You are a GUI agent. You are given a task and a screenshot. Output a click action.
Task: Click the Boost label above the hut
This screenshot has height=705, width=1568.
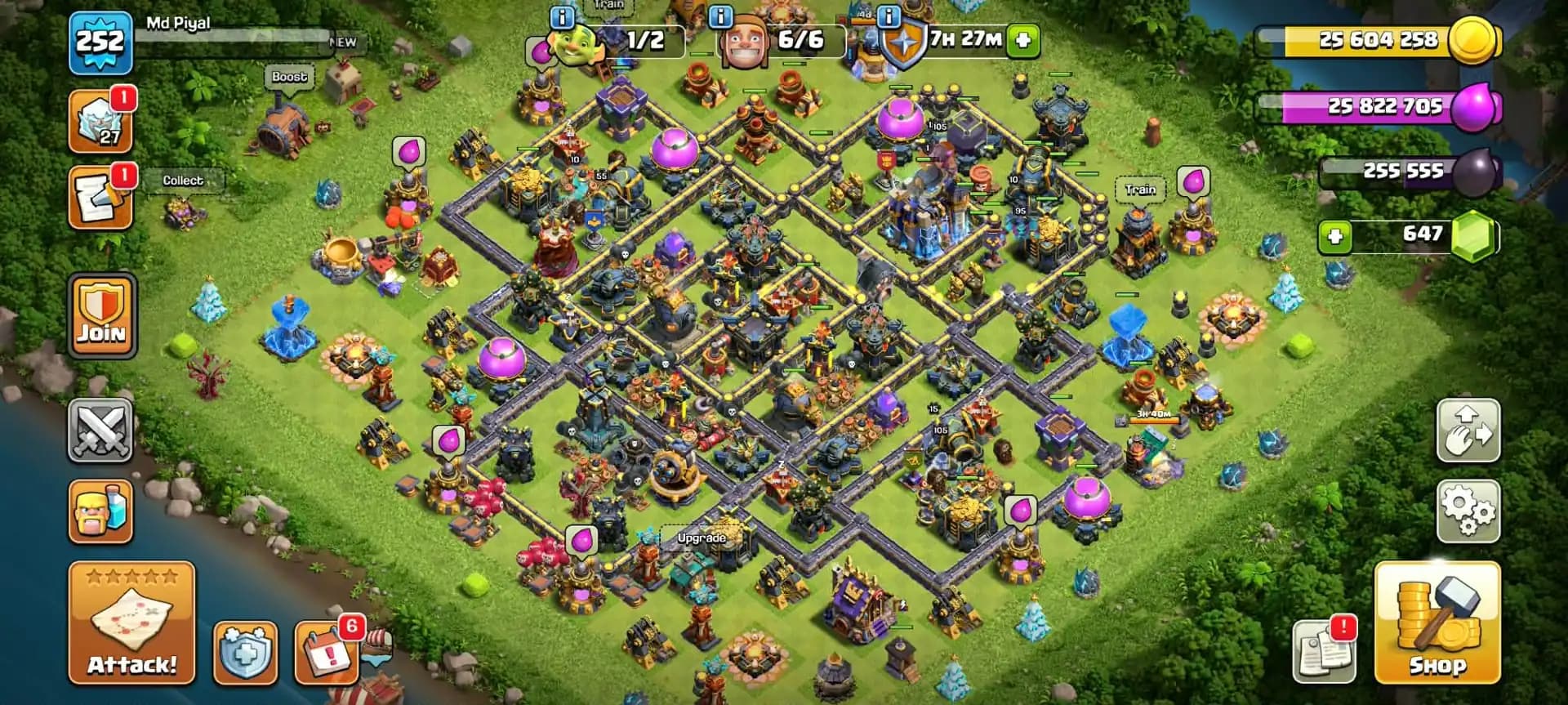[x=292, y=76]
